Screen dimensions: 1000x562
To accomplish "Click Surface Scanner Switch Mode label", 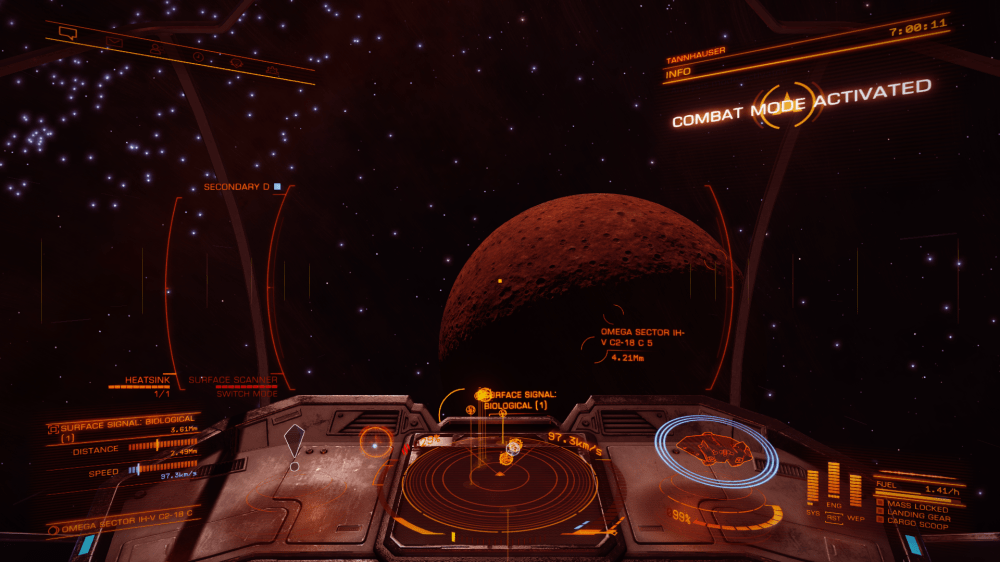I will click(233, 387).
